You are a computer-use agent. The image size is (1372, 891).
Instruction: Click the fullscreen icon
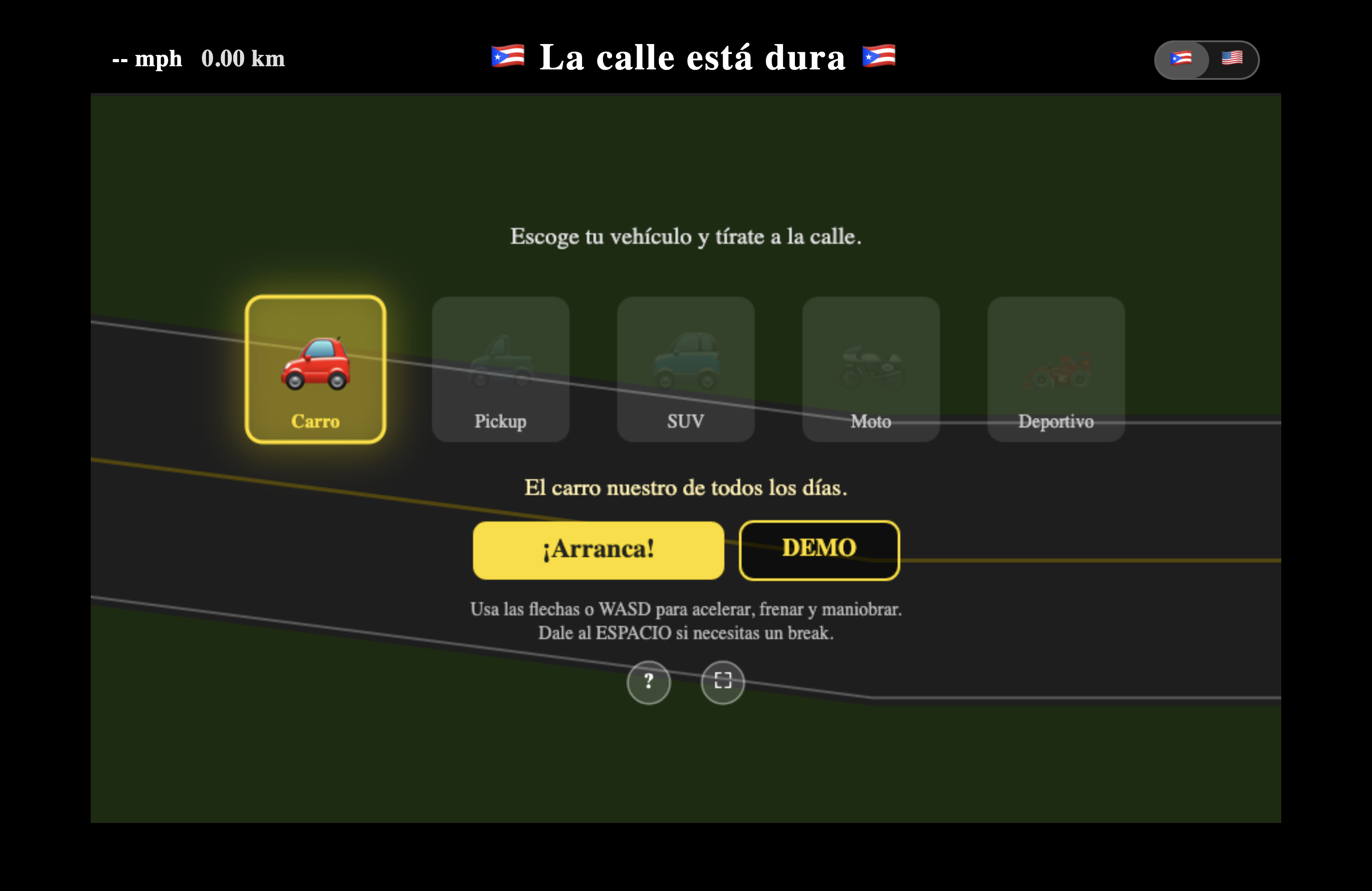[722, 682]
